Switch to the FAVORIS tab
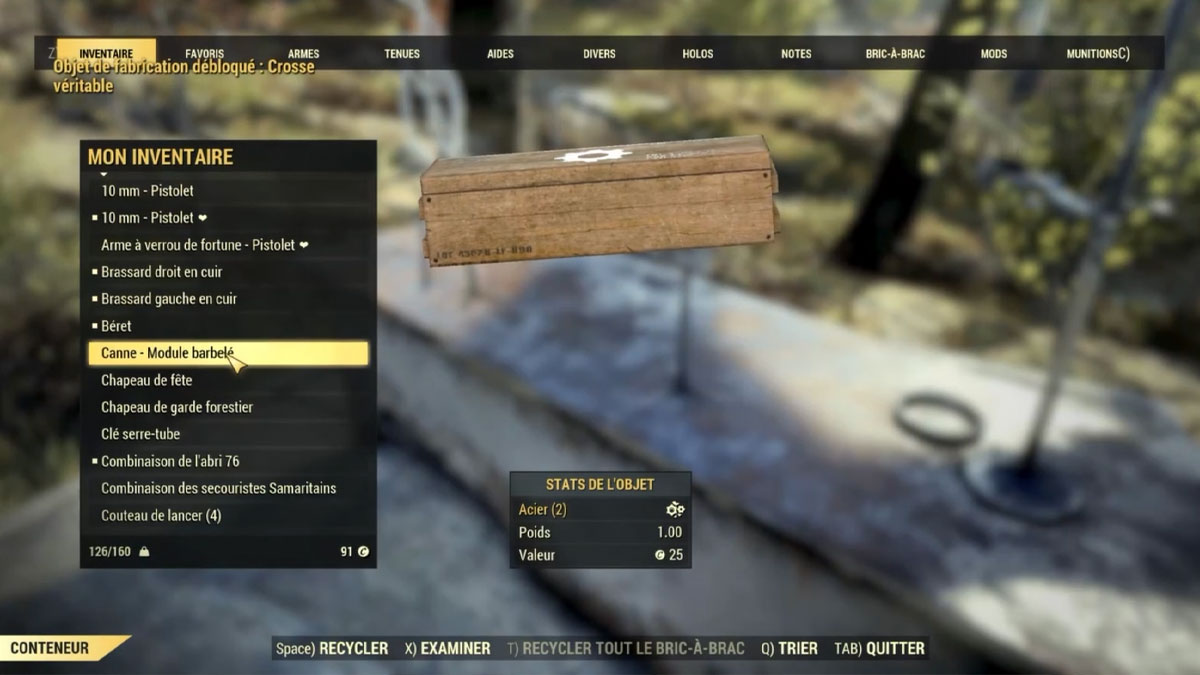1200x675 pixels. coord(204,54)
